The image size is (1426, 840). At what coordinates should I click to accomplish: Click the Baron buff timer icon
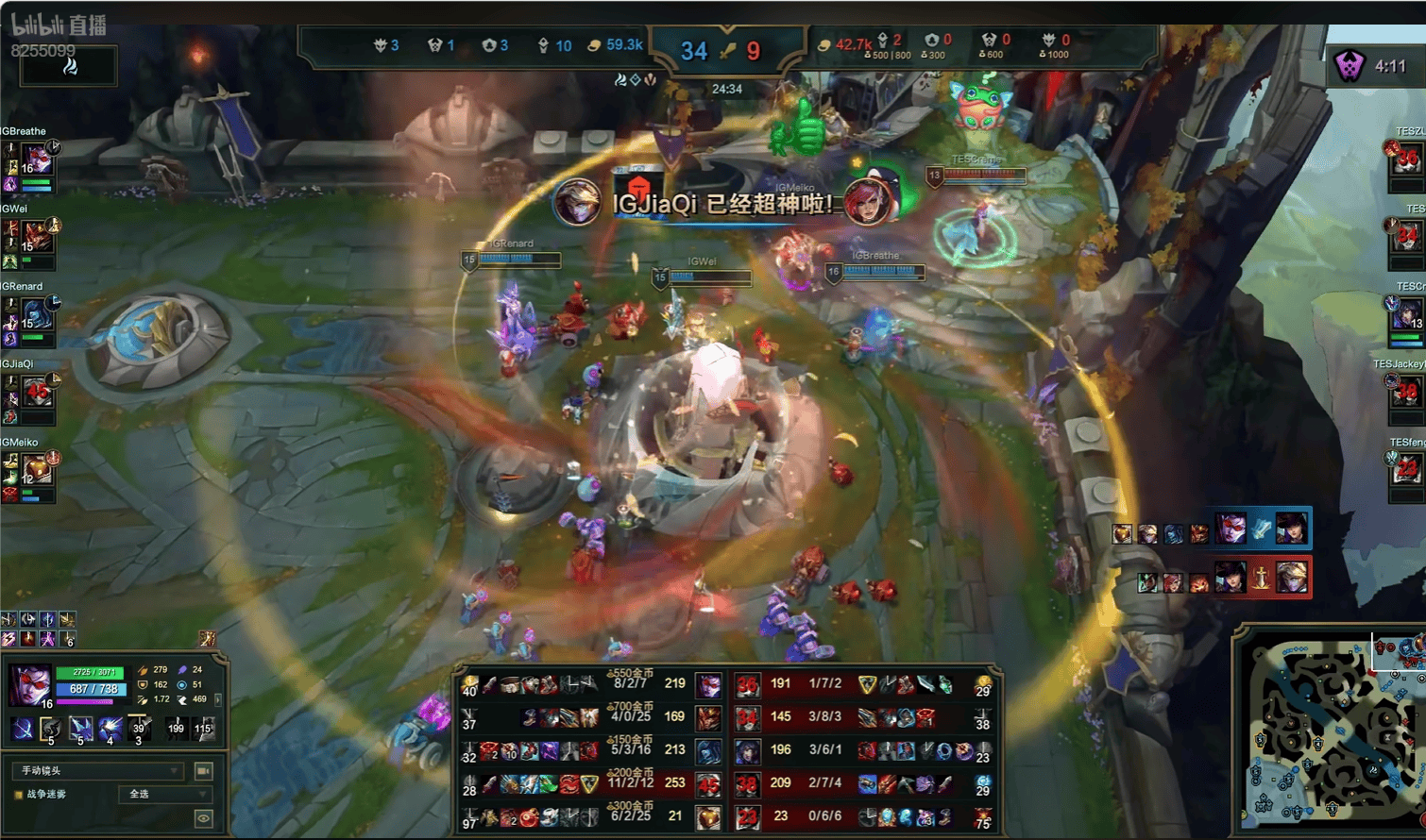point(1350,66)
